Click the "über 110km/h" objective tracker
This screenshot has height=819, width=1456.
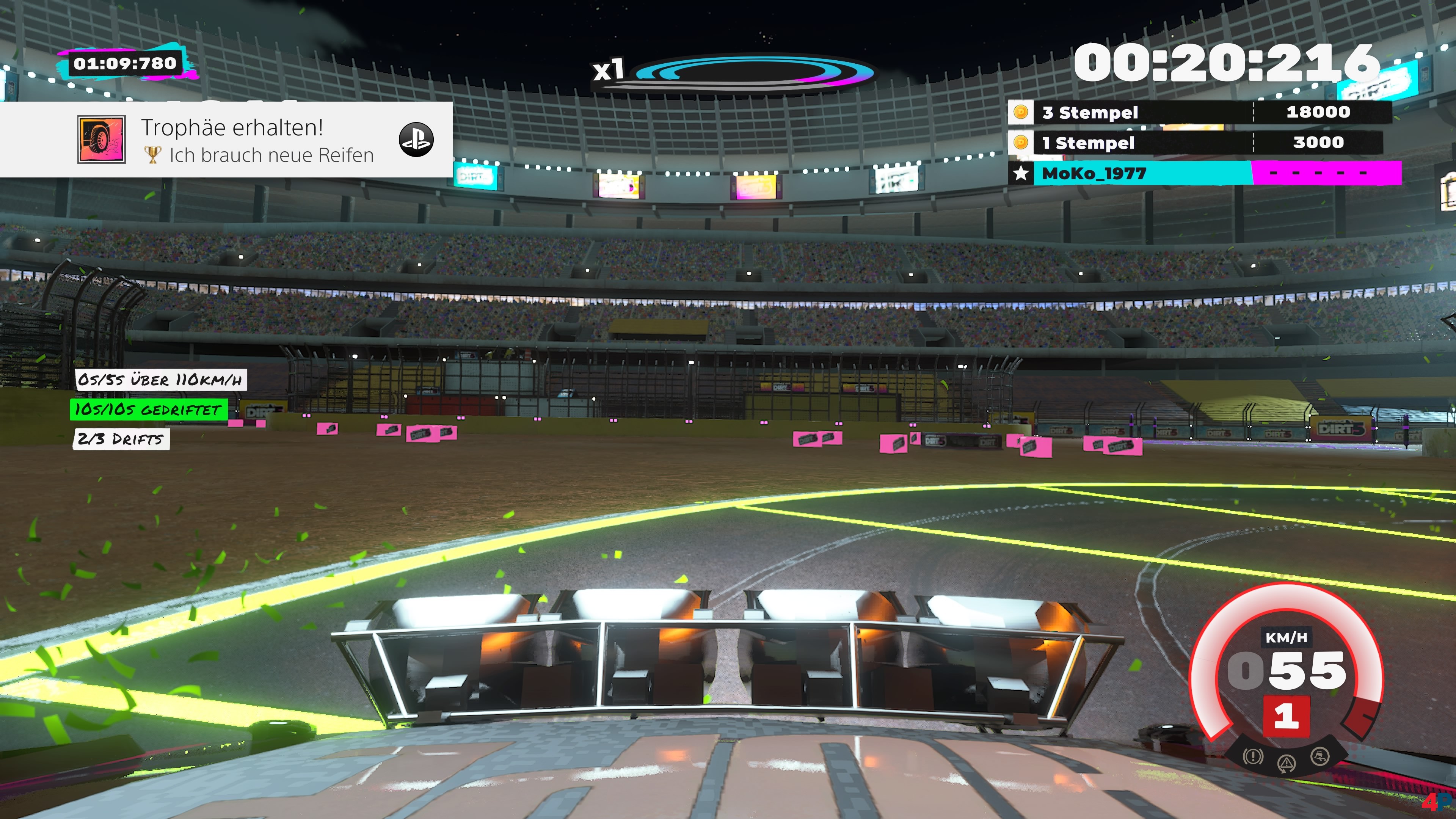tap(161, 379)
